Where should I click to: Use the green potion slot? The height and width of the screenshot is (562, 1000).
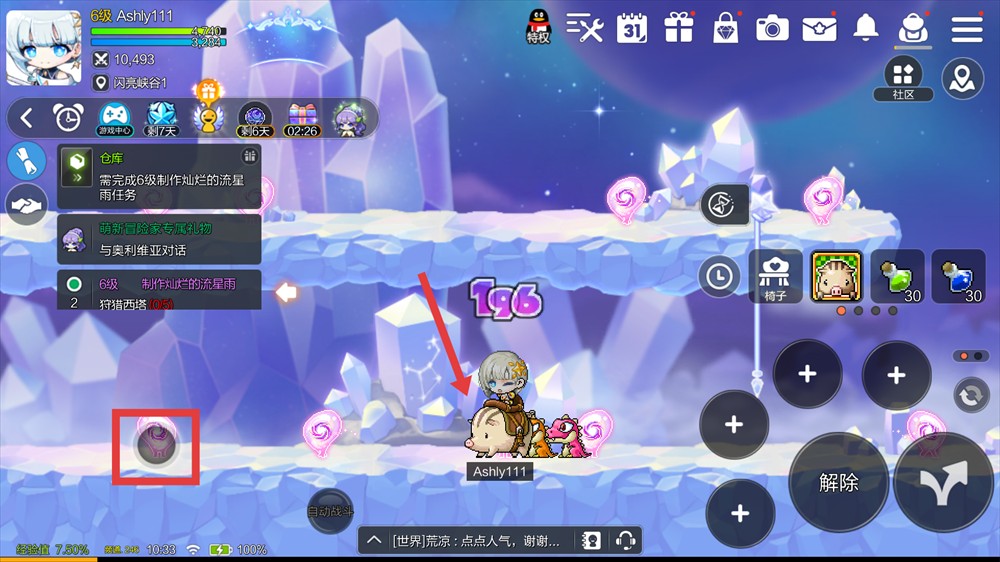[897, 276]
